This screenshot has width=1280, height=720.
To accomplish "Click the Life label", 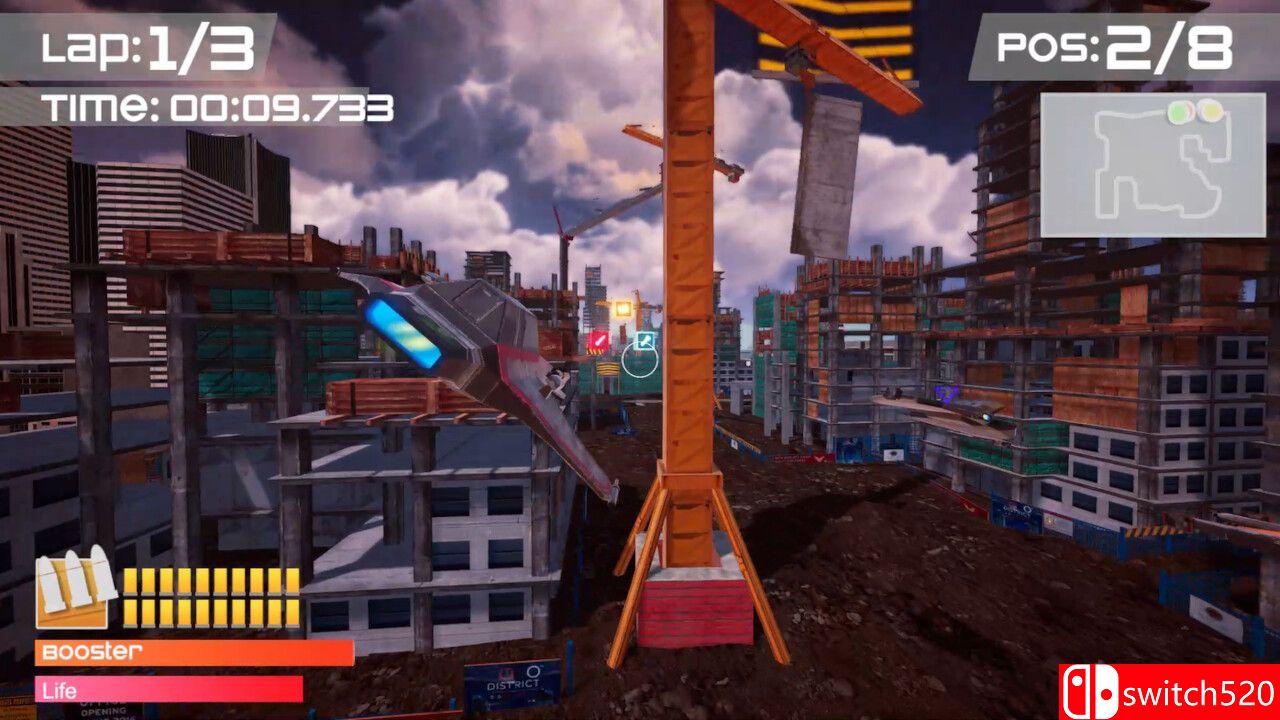I will 58,691.
